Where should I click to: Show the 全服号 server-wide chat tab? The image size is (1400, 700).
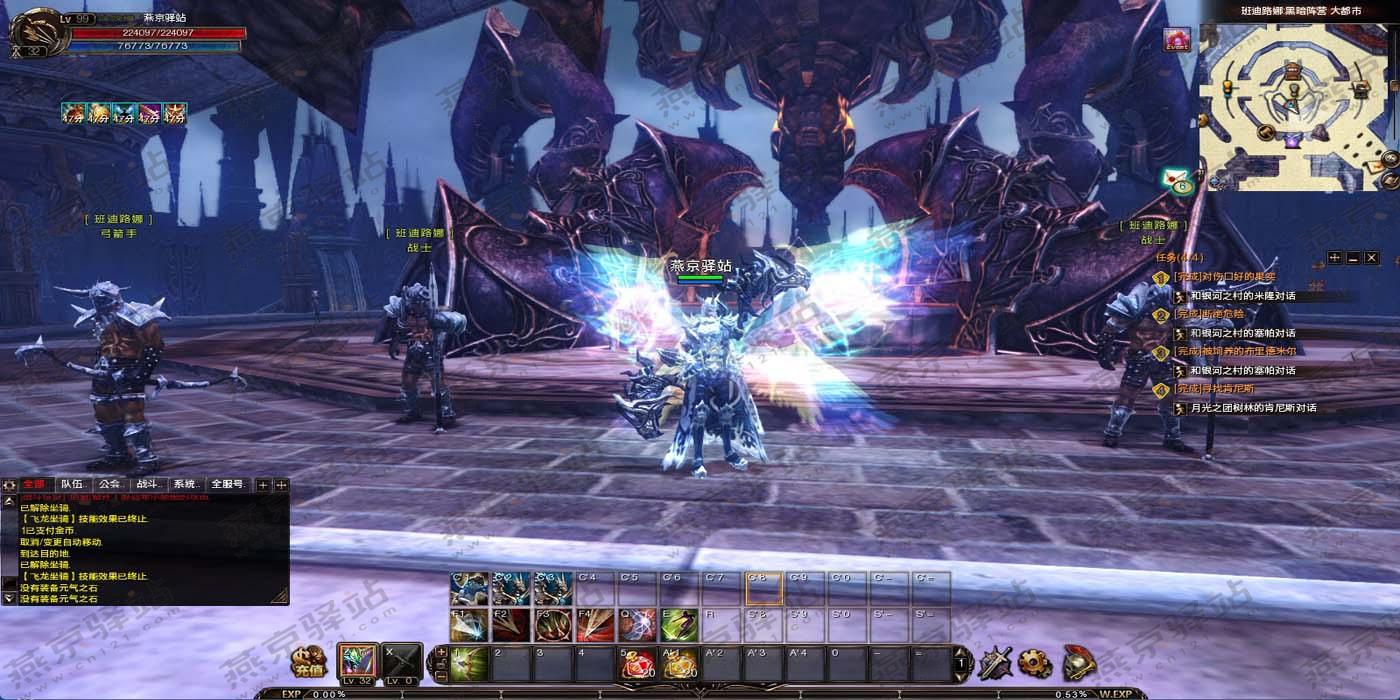[227, 485]
